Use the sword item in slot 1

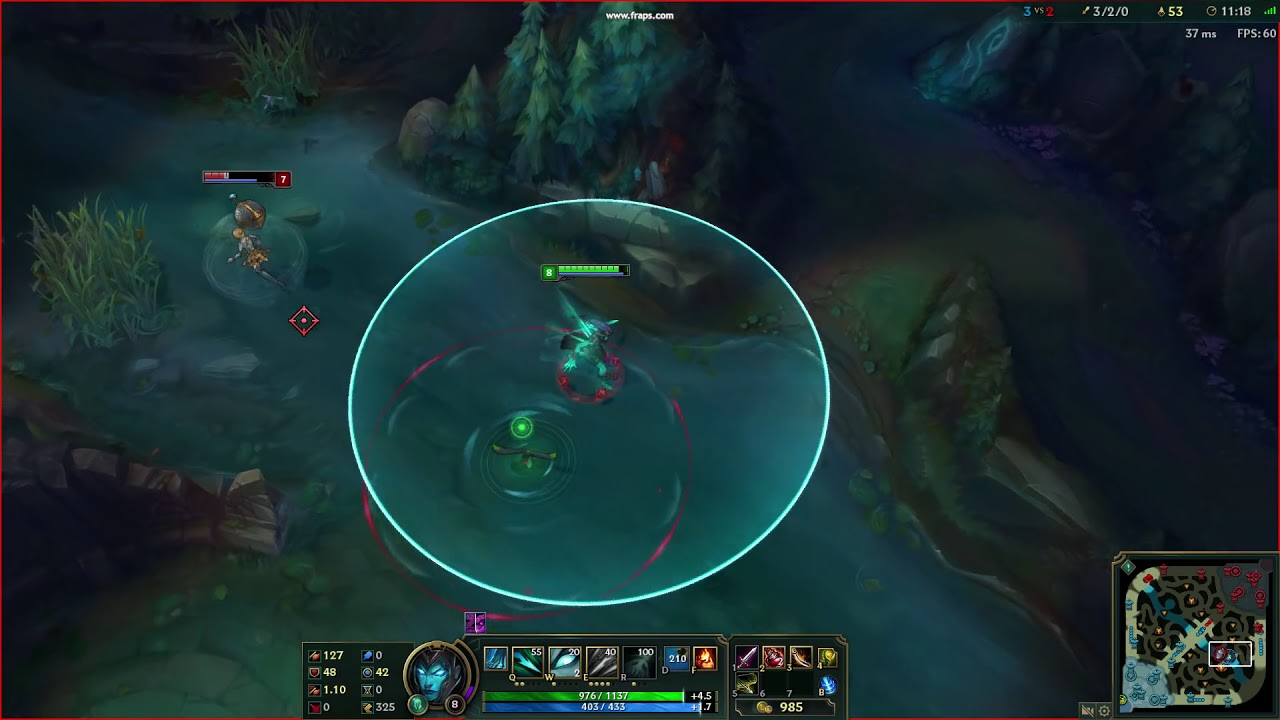tap(746, 658)
